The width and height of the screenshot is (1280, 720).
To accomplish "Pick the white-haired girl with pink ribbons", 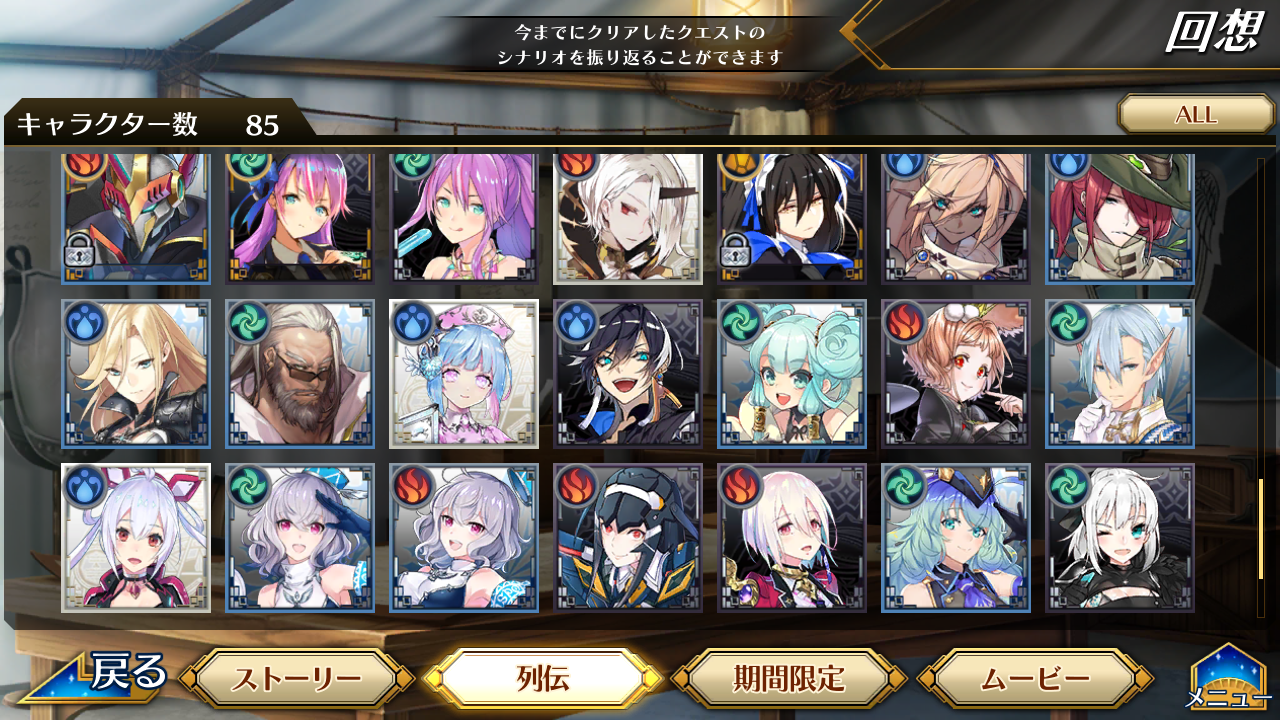I will 135,538.
